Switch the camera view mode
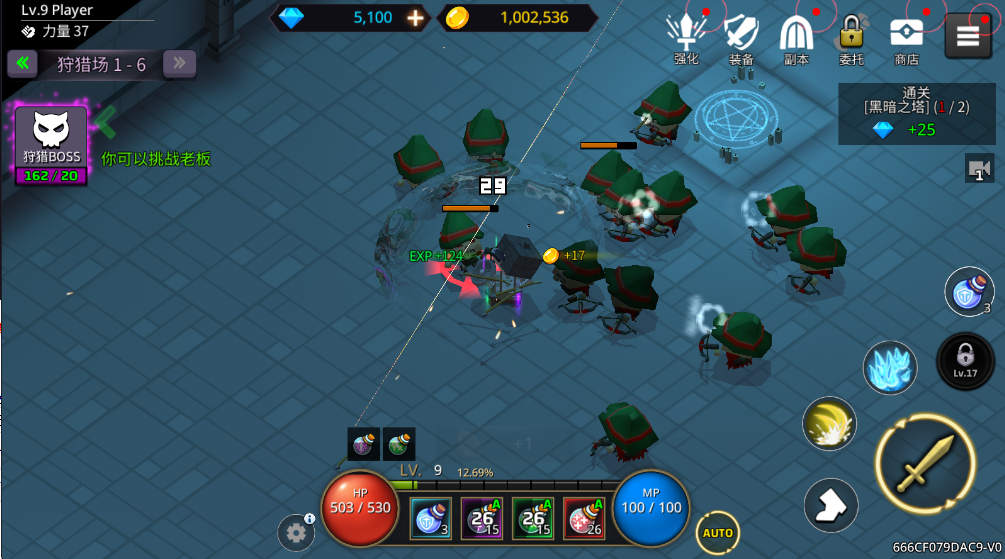The image size is (1005, 559). pos(980,168)
